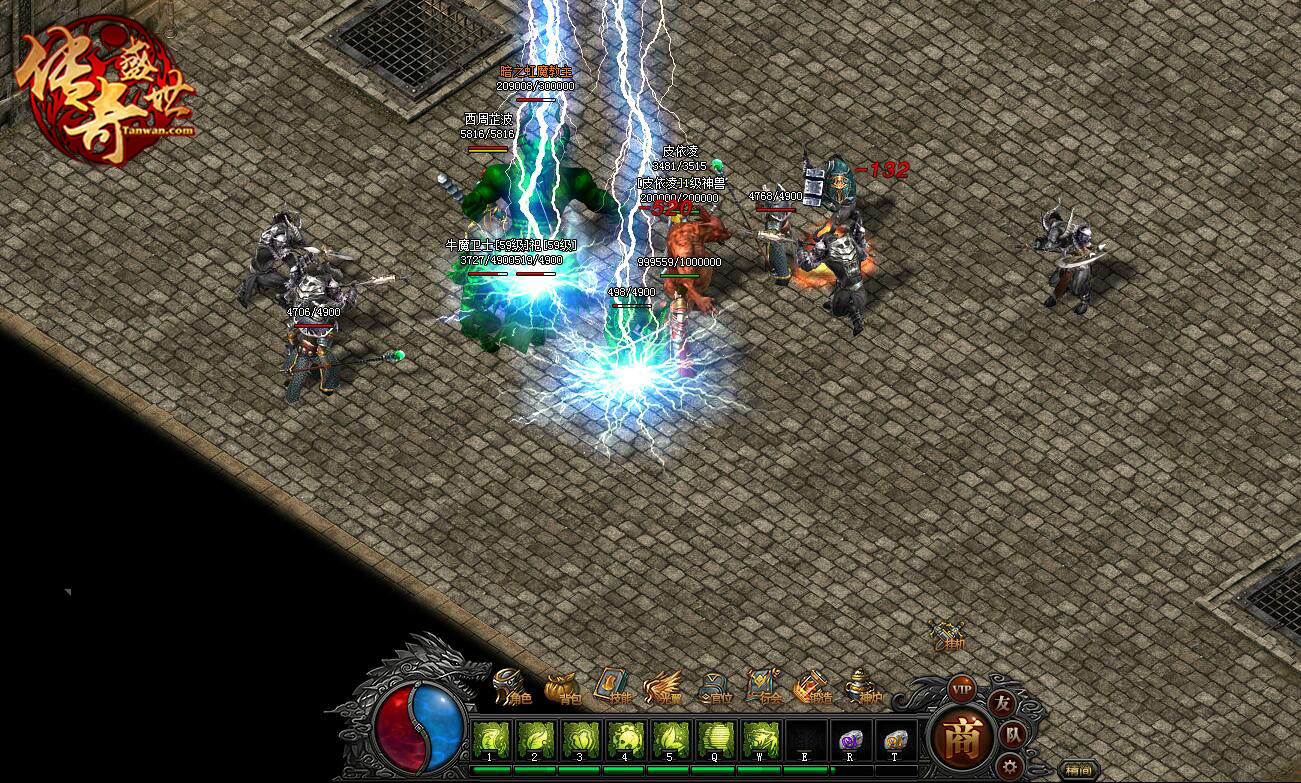The height and width of the screenshot is (783, 1301).
Task: Click the small button right of settings gear
Action: click(x=1079, y=770)
